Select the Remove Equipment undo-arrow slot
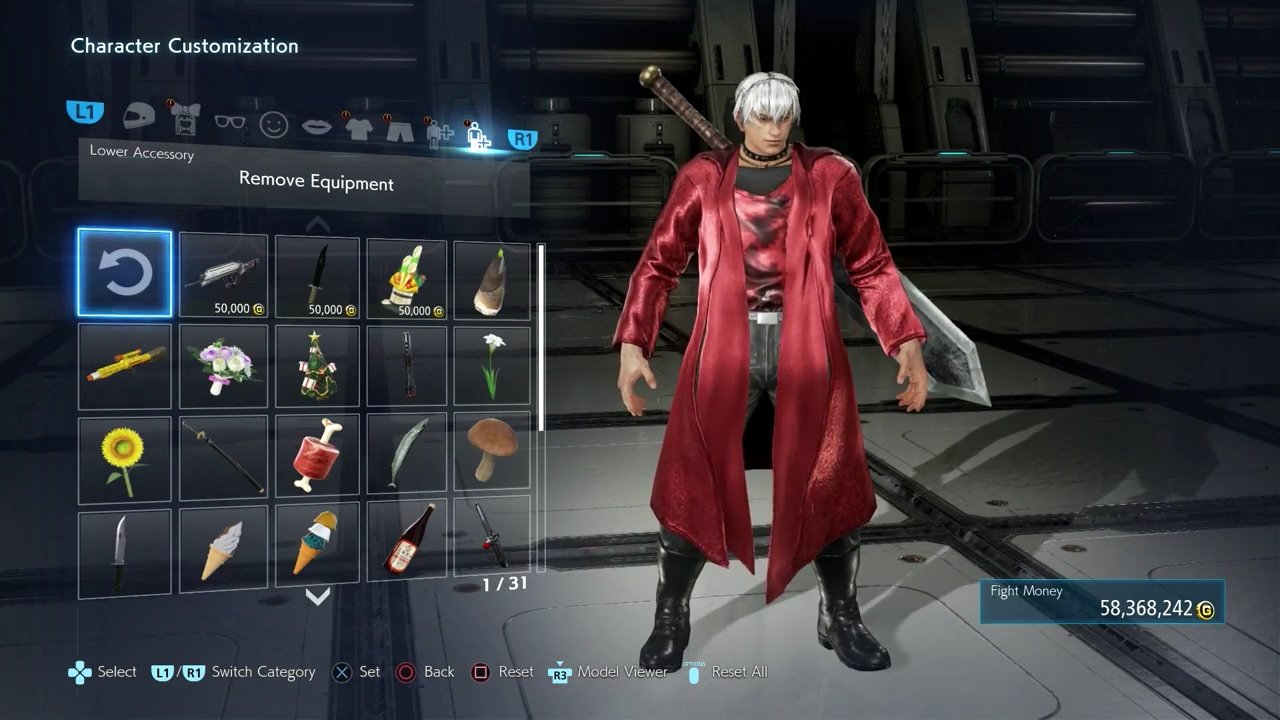Image resolution: width=1280 pixels, height=720 pixels. click(125, 273)
